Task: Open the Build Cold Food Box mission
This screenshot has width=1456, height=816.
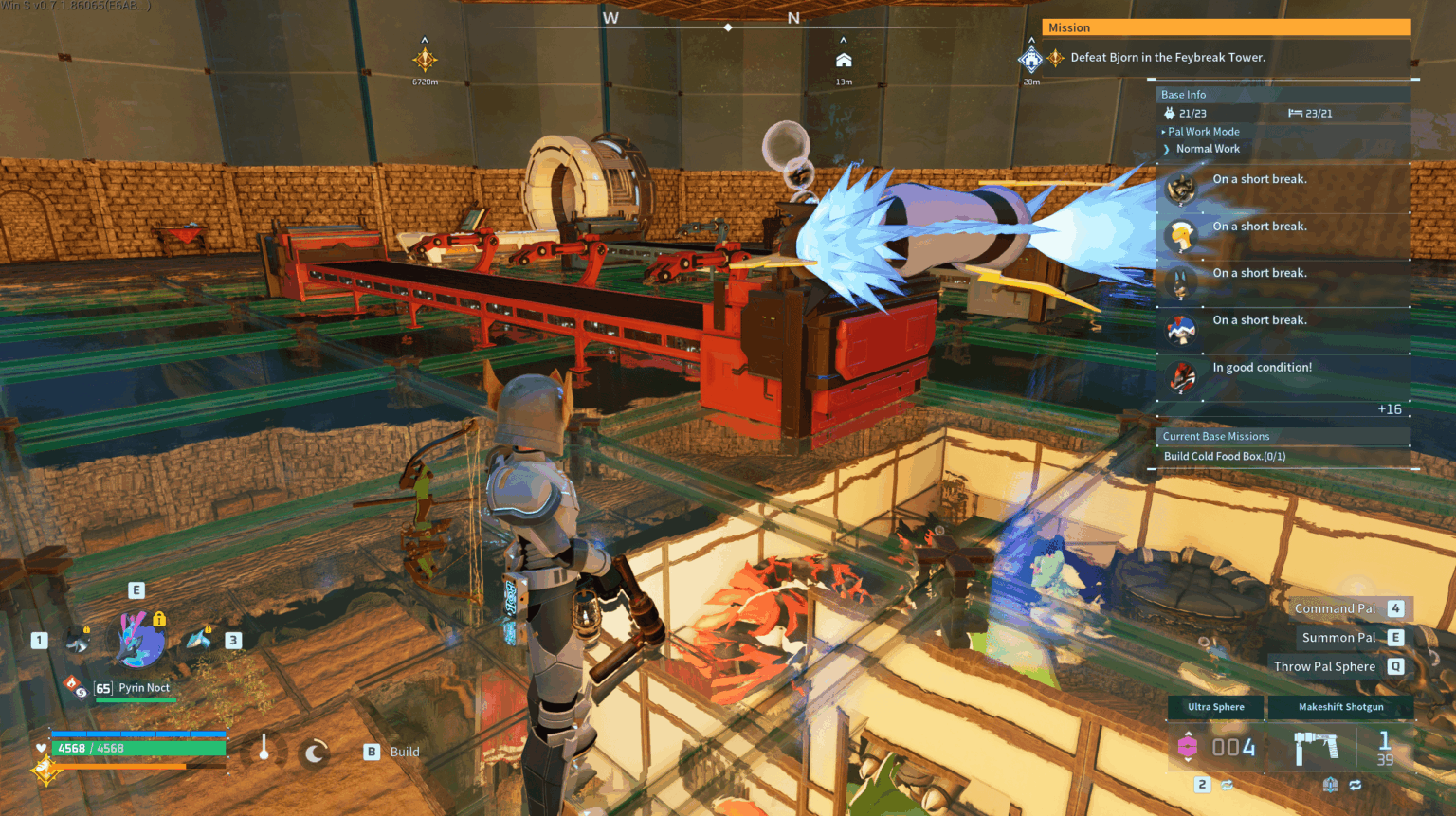Action: (x=1225, y=457)
